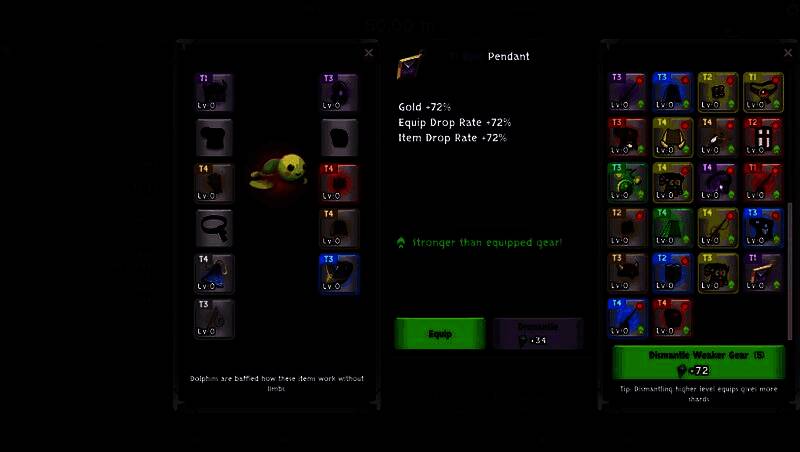Viewport: 800px width, 452px height.
Task: Select the equipped purple T3 slot
Action: (340, 93)
